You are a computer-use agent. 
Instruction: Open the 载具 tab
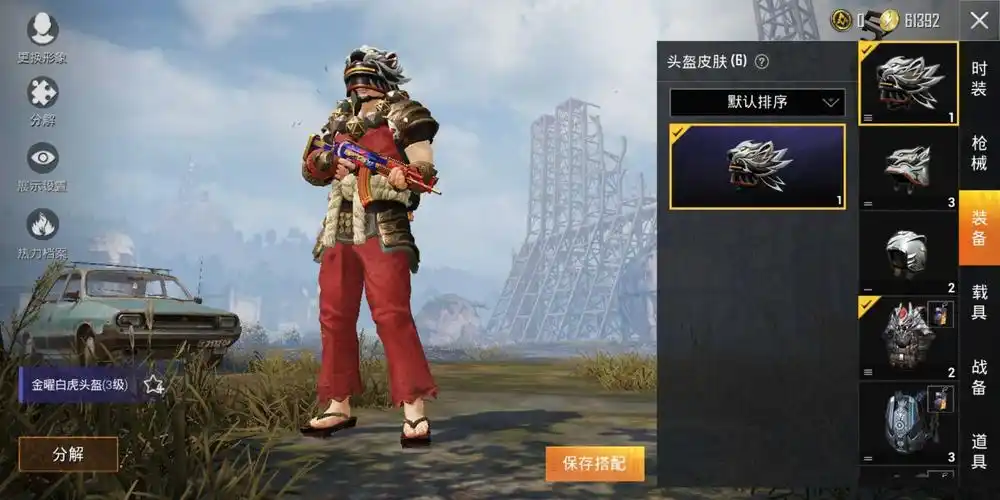[979, 303]
